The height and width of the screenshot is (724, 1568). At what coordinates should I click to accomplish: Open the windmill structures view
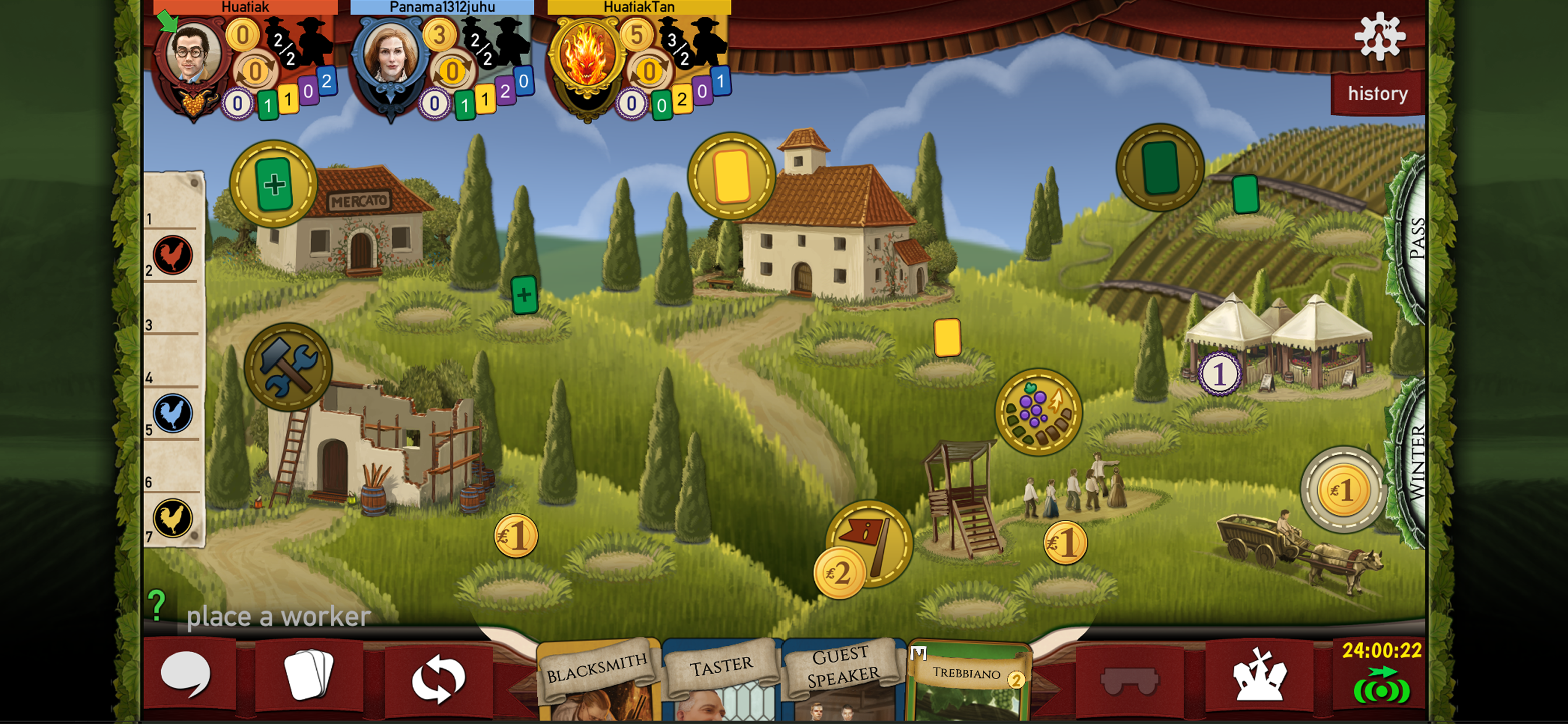point(1259,676)
